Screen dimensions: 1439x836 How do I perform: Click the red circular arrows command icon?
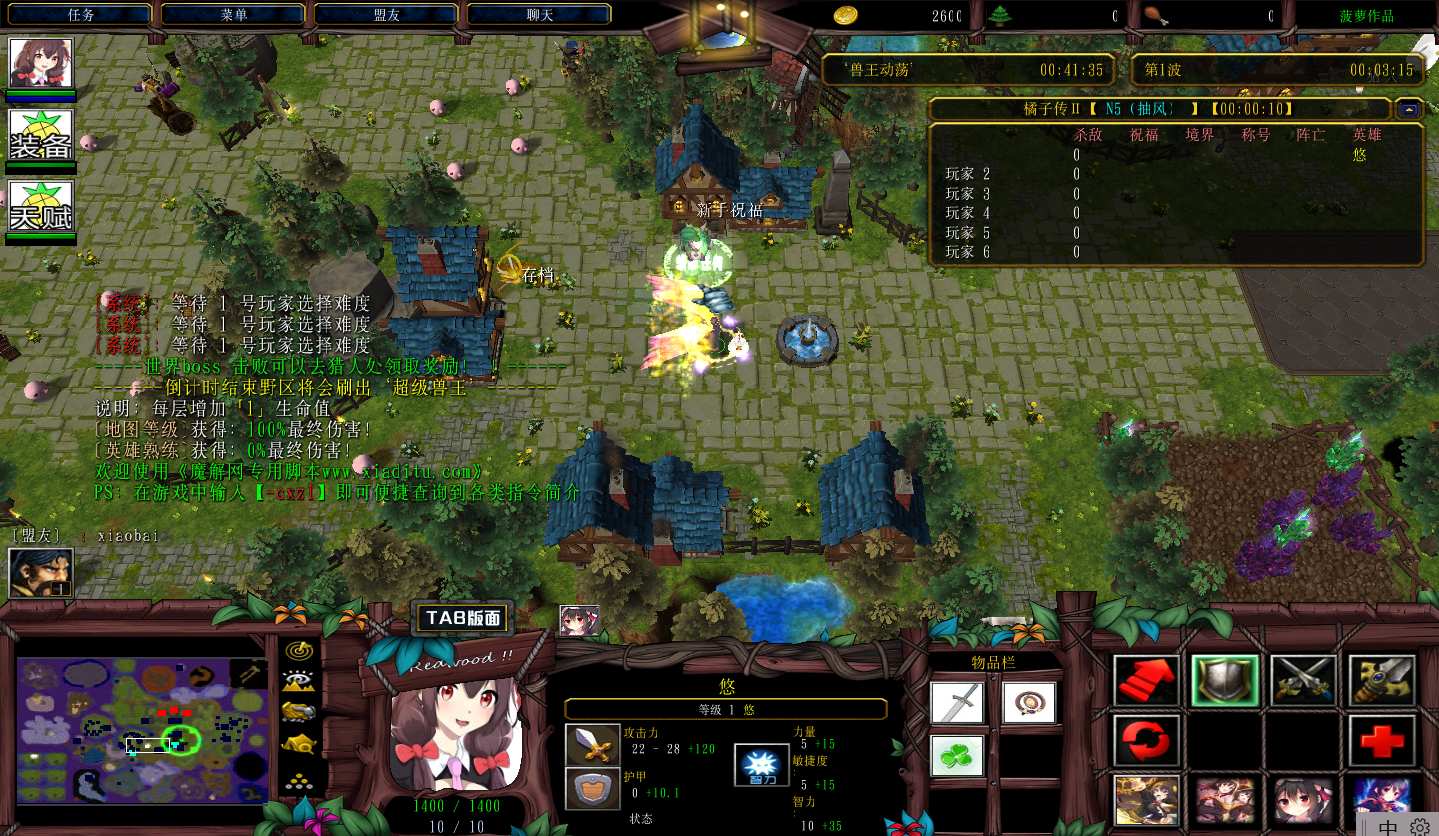point(1146,741)
